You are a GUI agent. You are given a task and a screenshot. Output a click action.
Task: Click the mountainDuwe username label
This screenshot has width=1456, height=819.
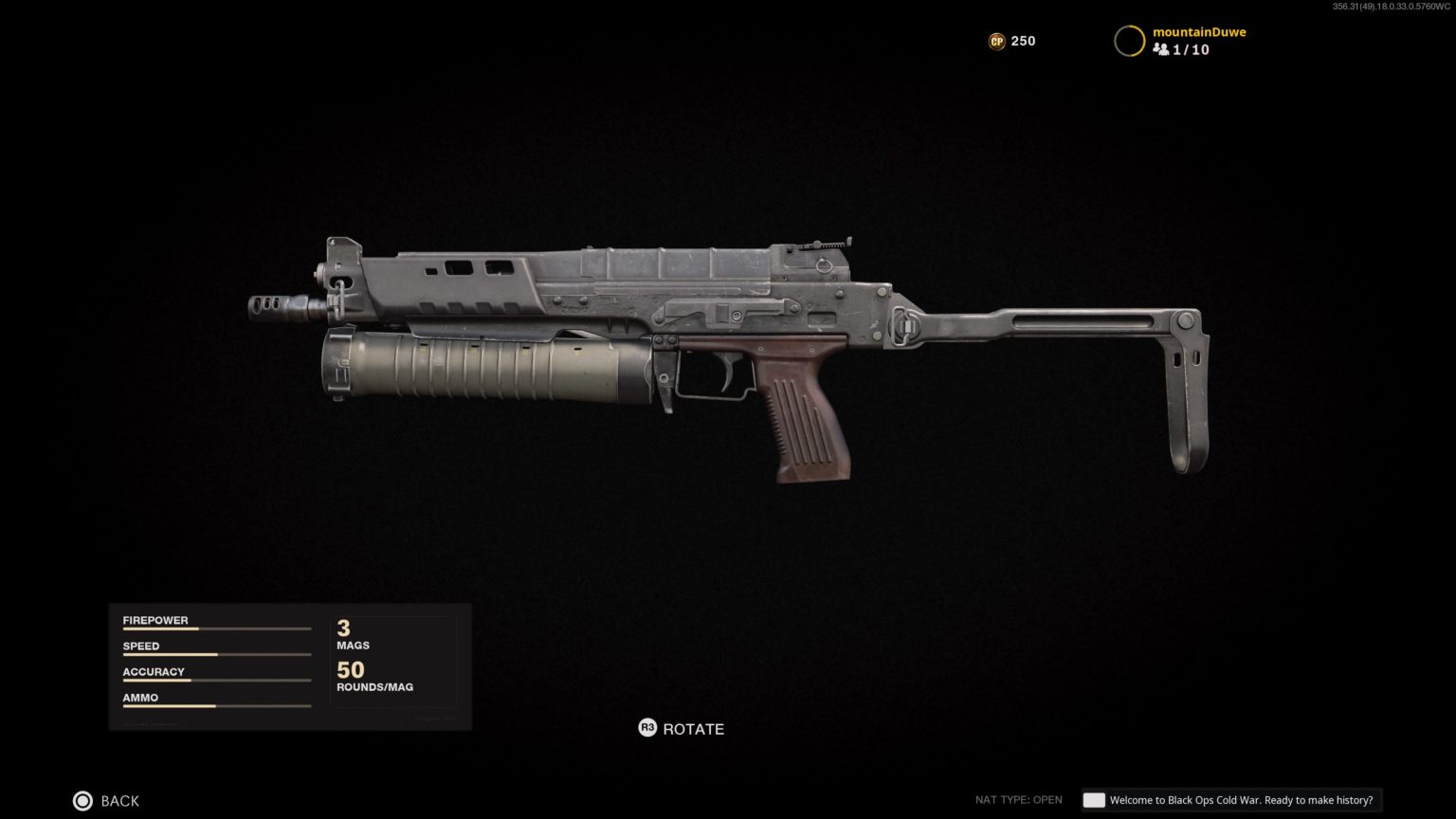[x=1199, y=31]
